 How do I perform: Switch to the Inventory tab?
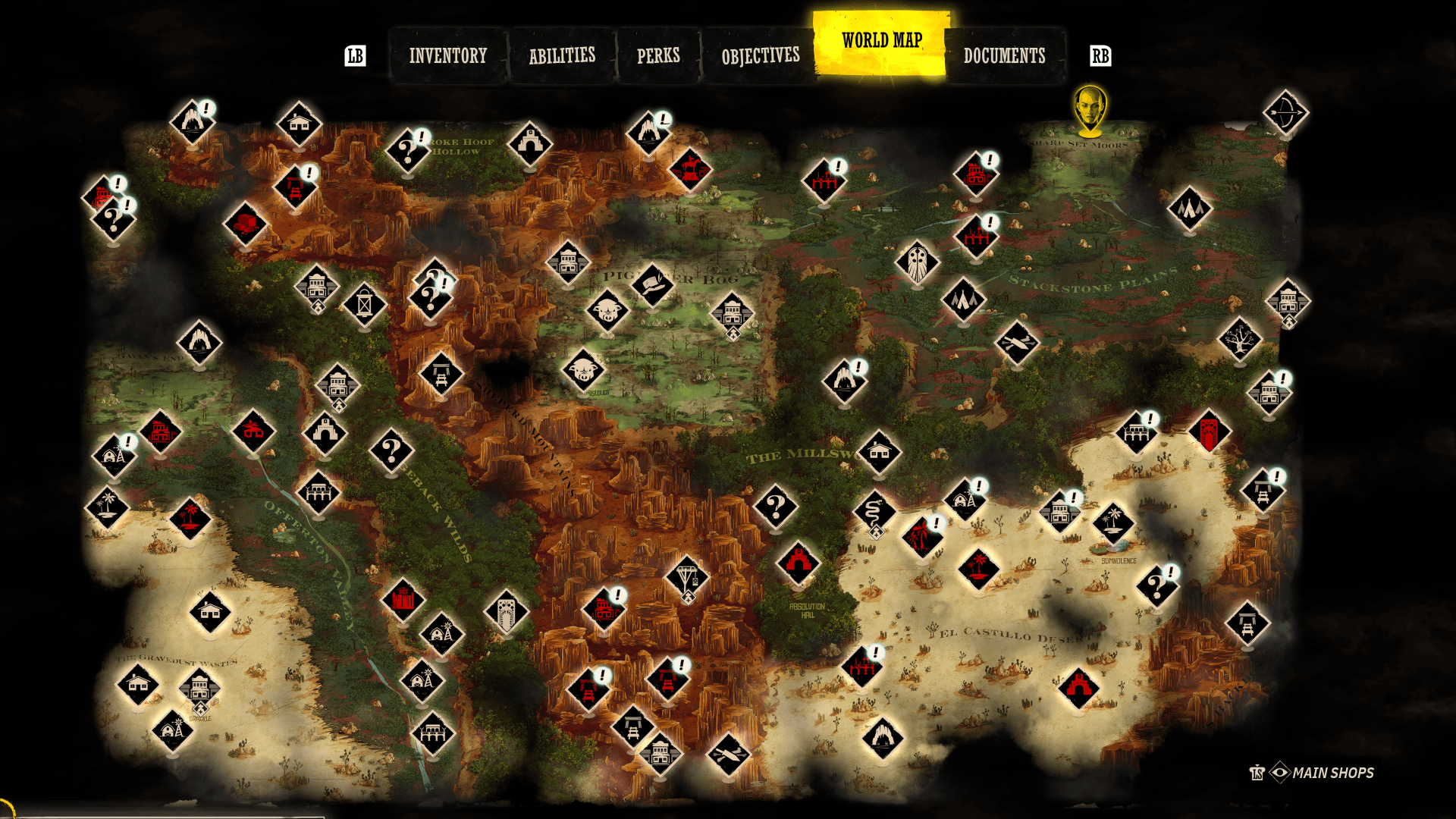(x=447, y=55)
